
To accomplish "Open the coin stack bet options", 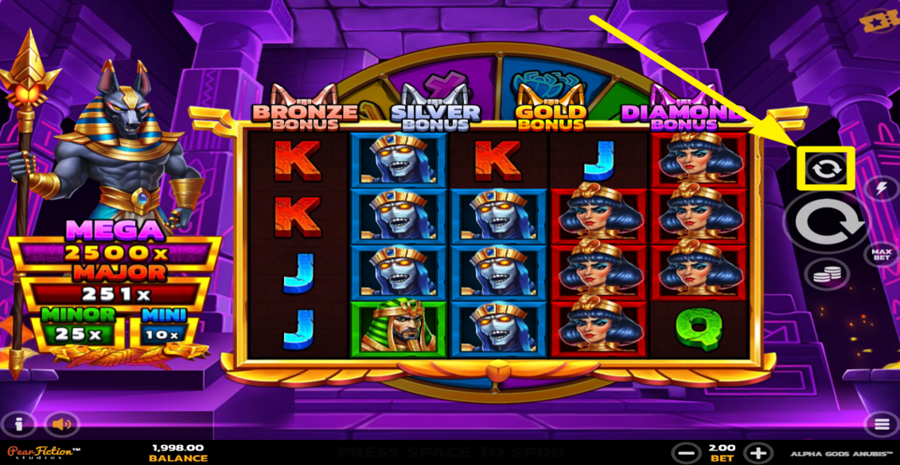I will pos(826,272).
